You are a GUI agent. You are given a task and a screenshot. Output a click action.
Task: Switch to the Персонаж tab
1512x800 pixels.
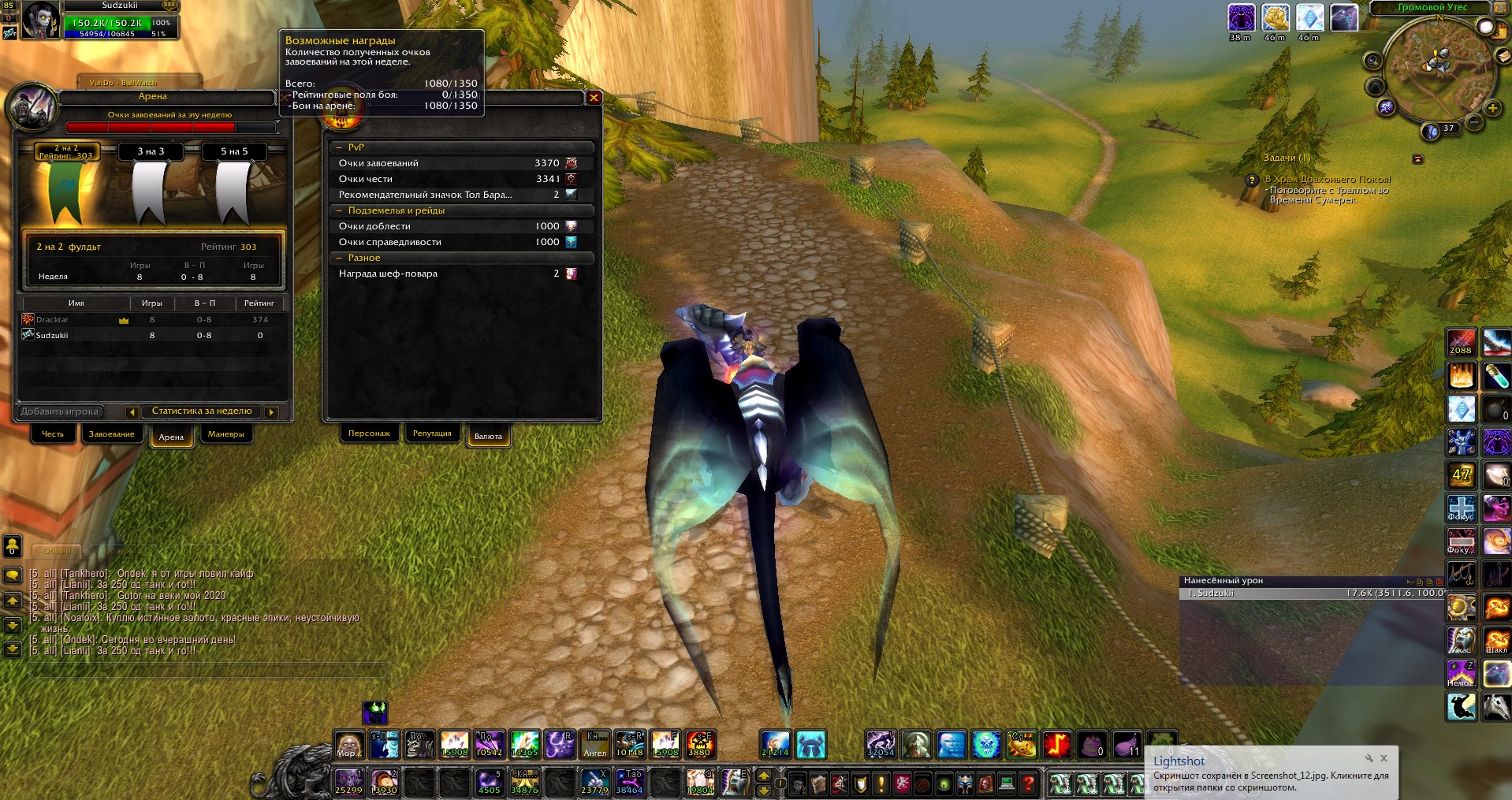[x=369, y=433]
